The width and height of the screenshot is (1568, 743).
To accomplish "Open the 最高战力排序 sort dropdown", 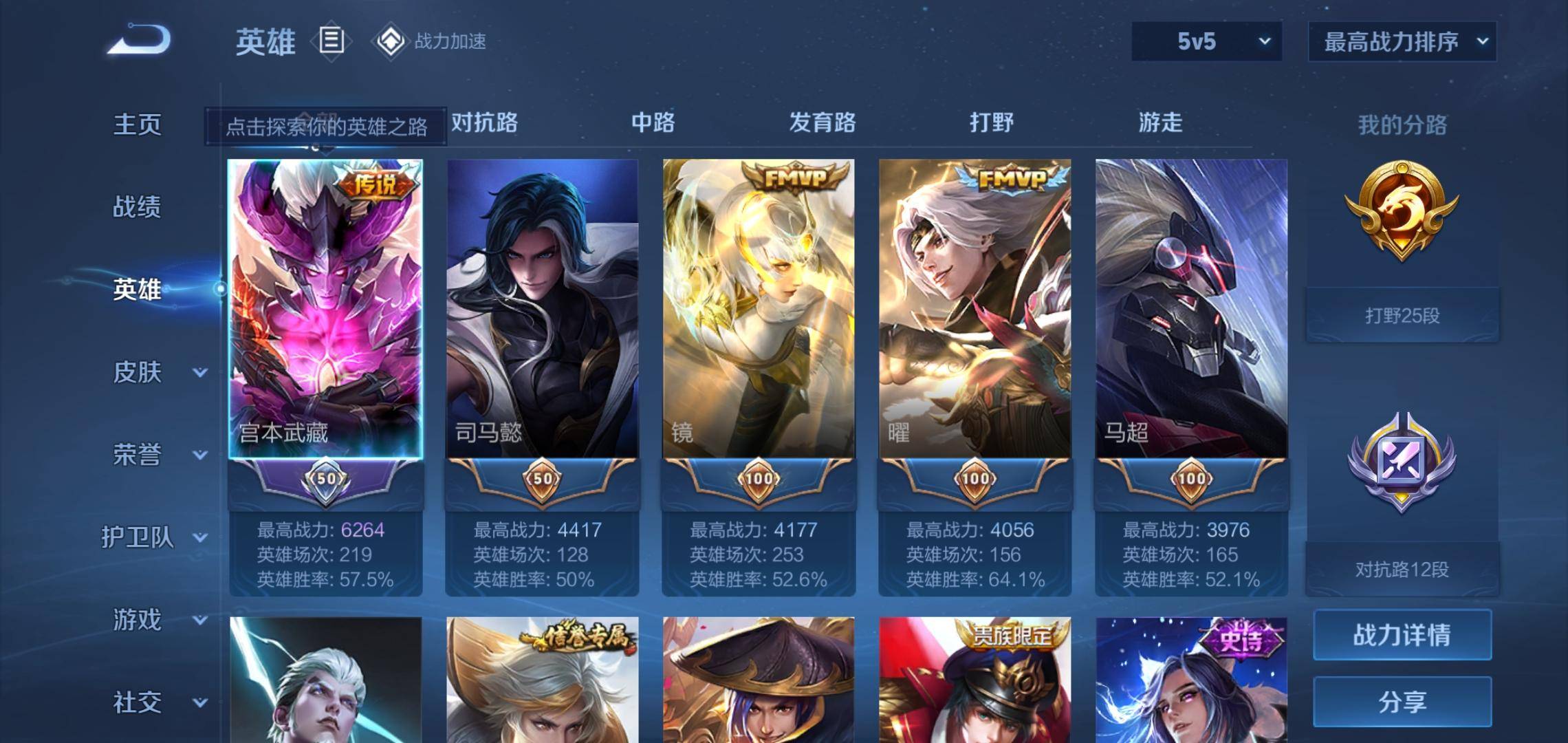I will 1402,42.
